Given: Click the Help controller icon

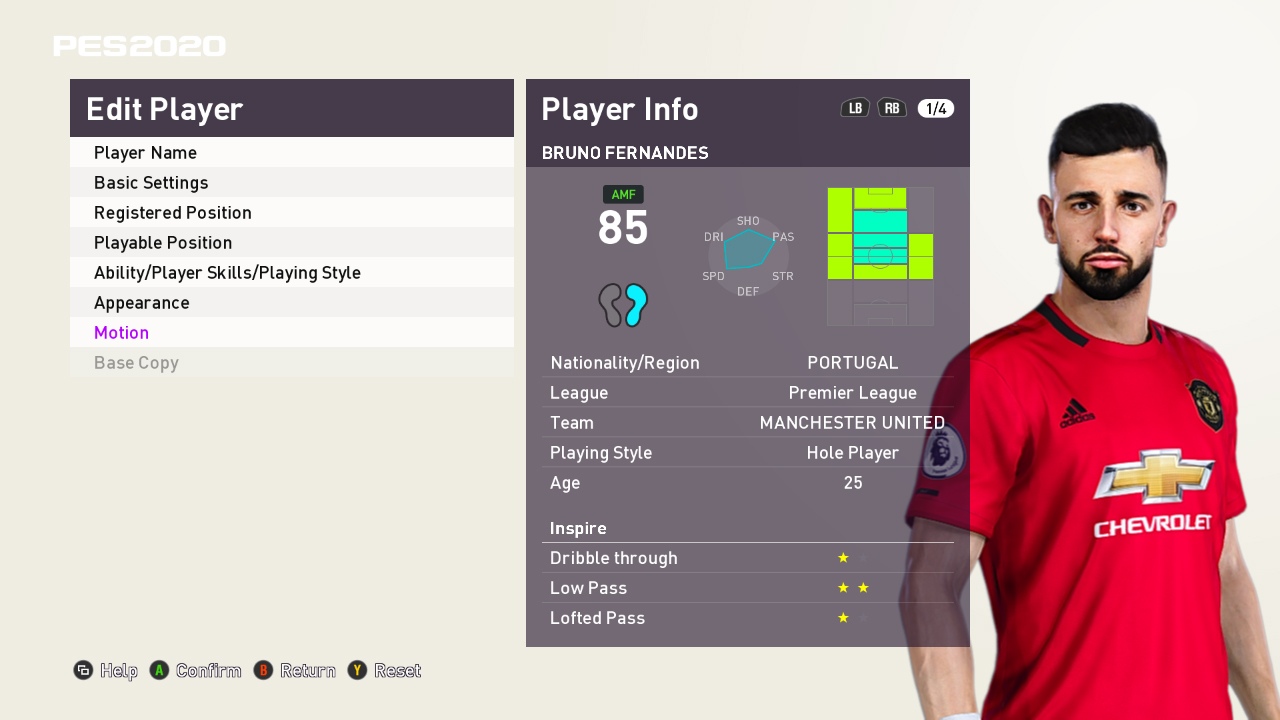Looking at the screenshot, I should tap(84, 671).
